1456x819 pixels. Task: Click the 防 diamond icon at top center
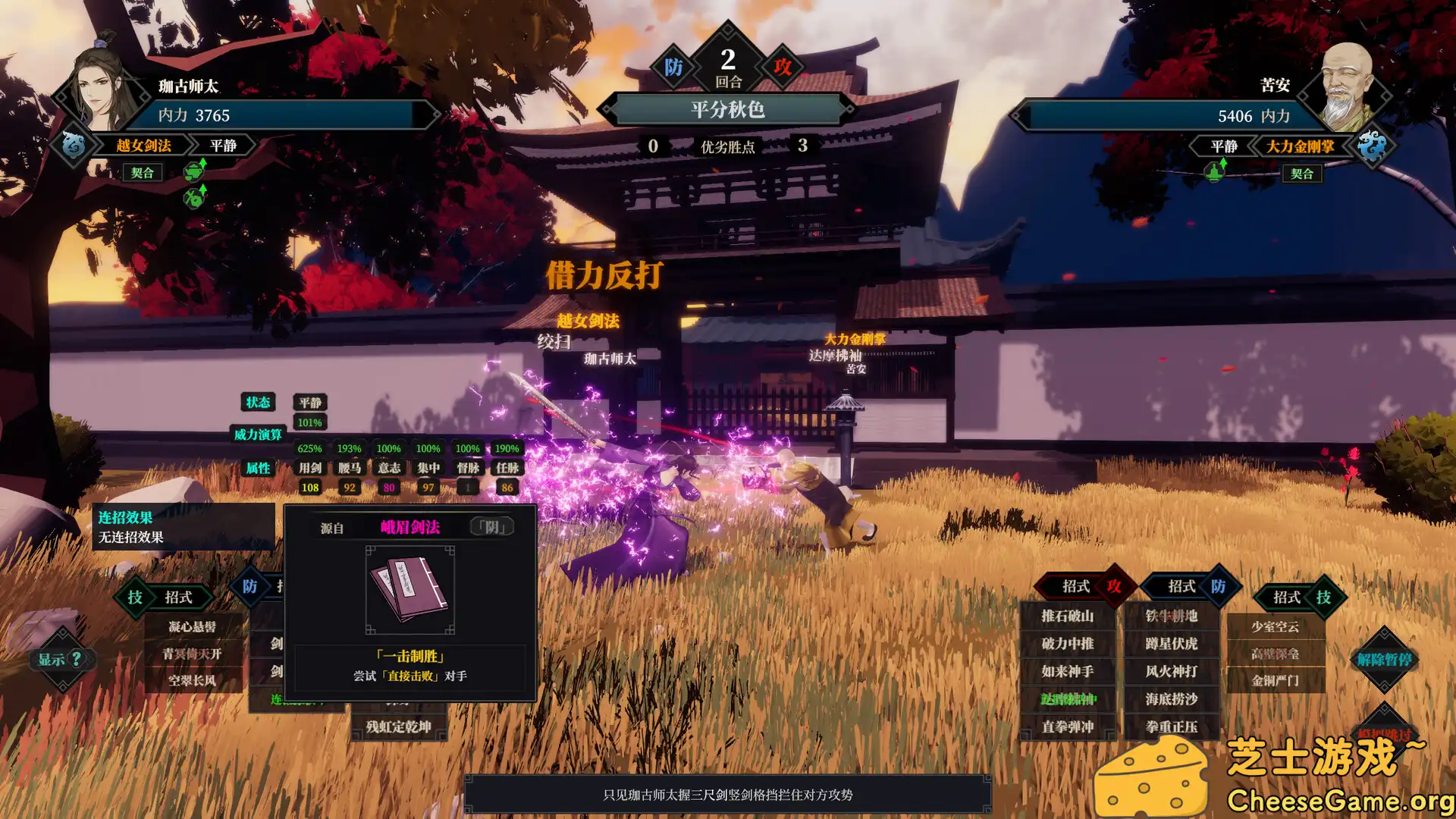[673, 67]
